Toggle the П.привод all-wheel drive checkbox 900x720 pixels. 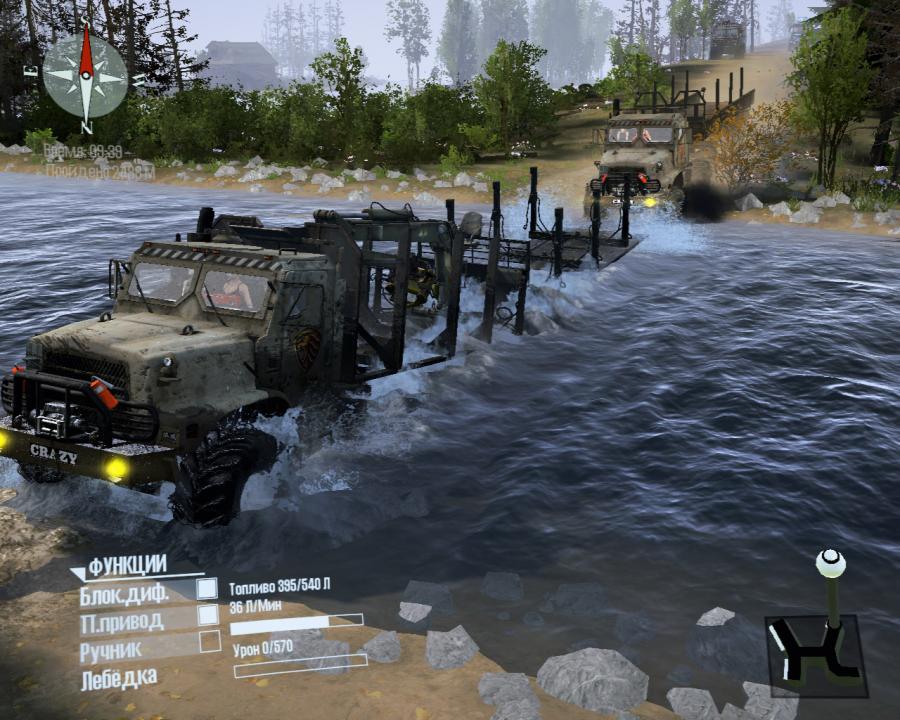tap(207, 615)
